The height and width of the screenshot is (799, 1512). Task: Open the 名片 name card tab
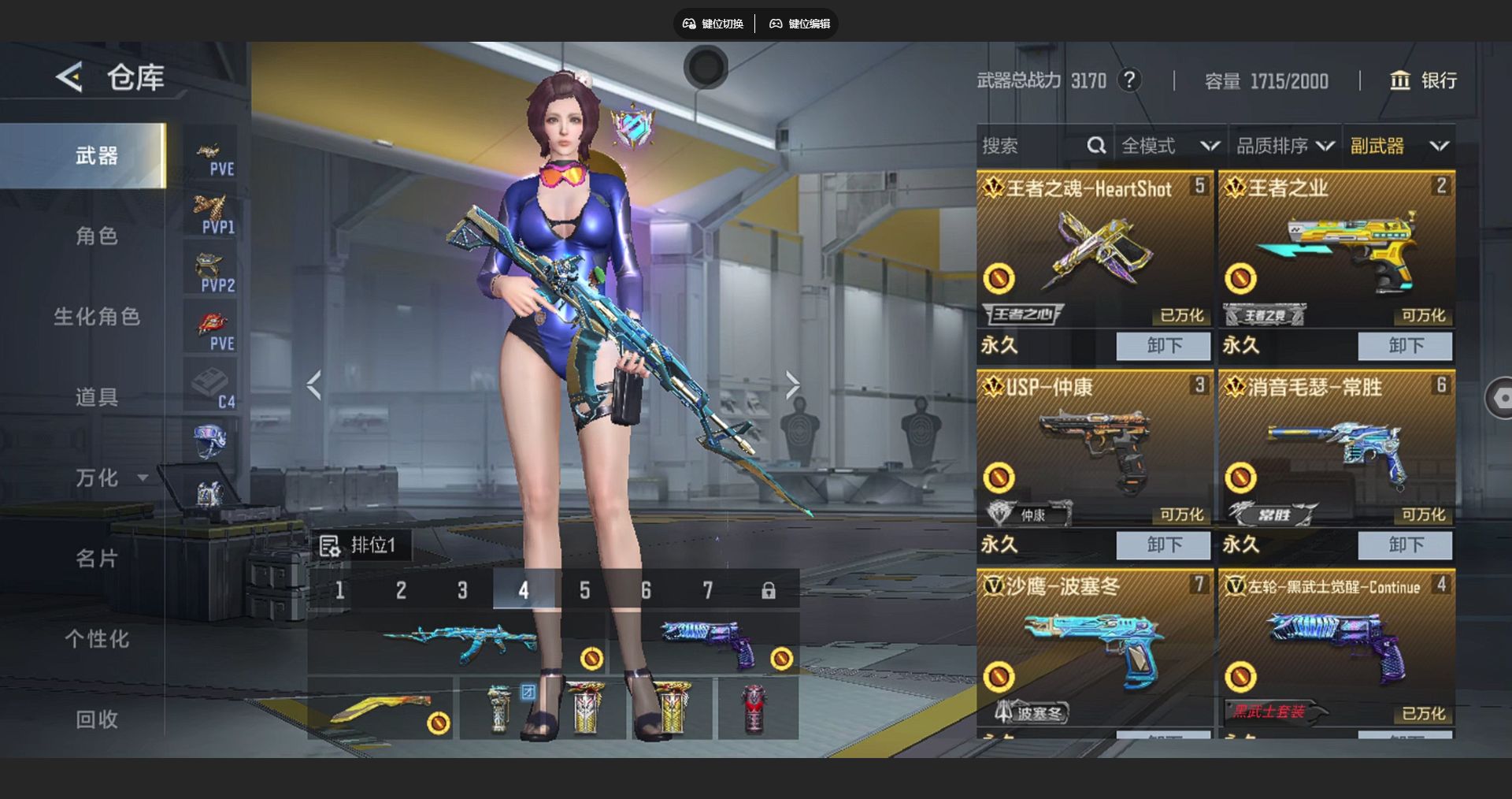(96, 559)
